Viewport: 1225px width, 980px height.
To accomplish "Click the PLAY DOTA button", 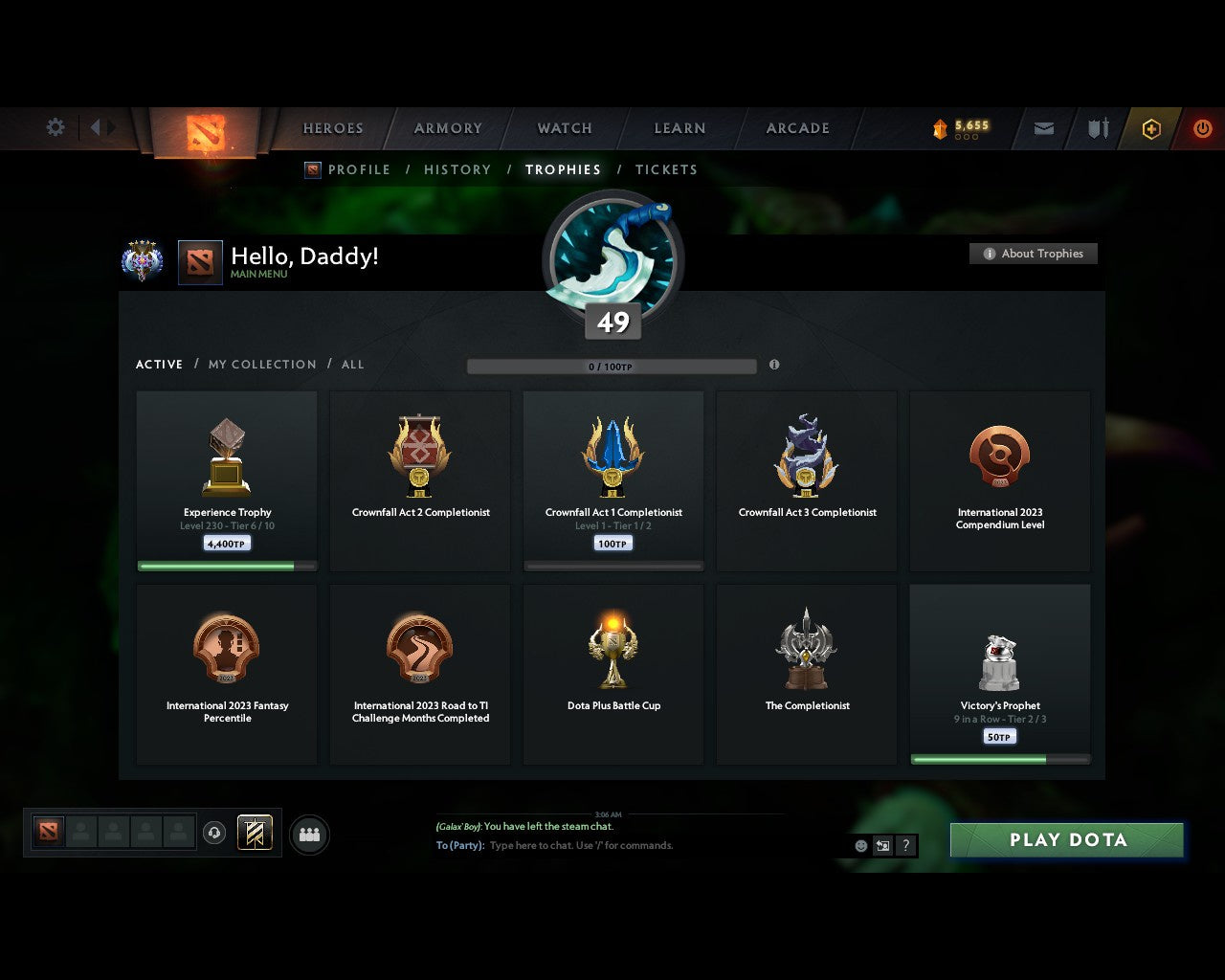I will (1066, 839).
